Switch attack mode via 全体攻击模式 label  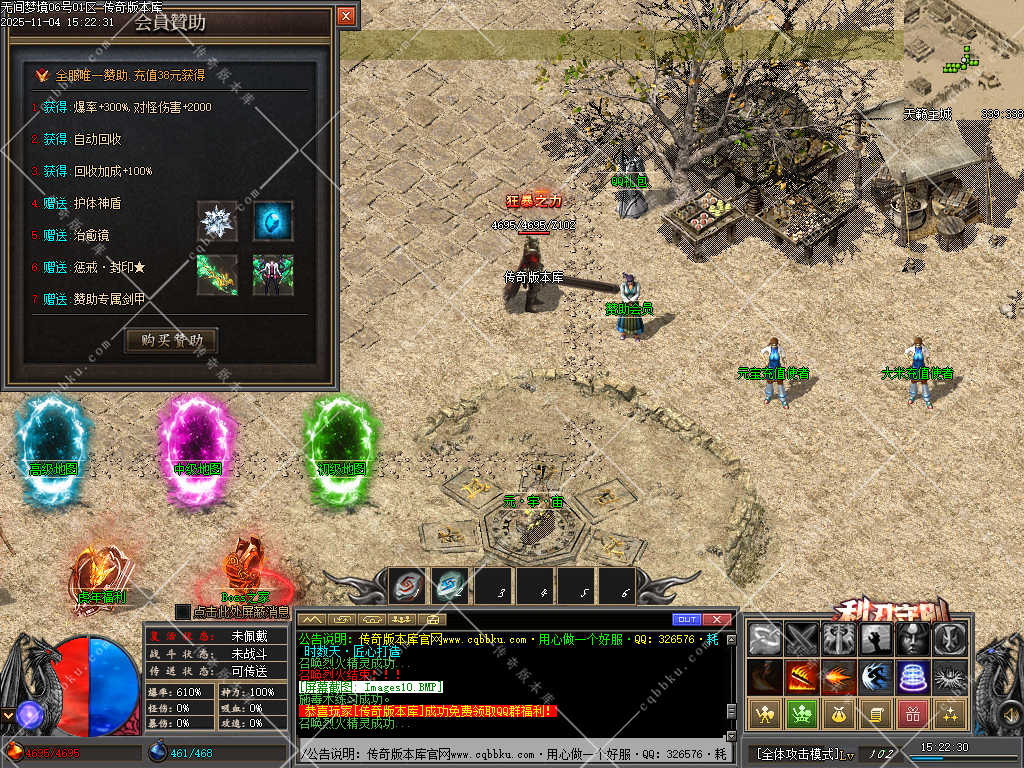point(797,753)
